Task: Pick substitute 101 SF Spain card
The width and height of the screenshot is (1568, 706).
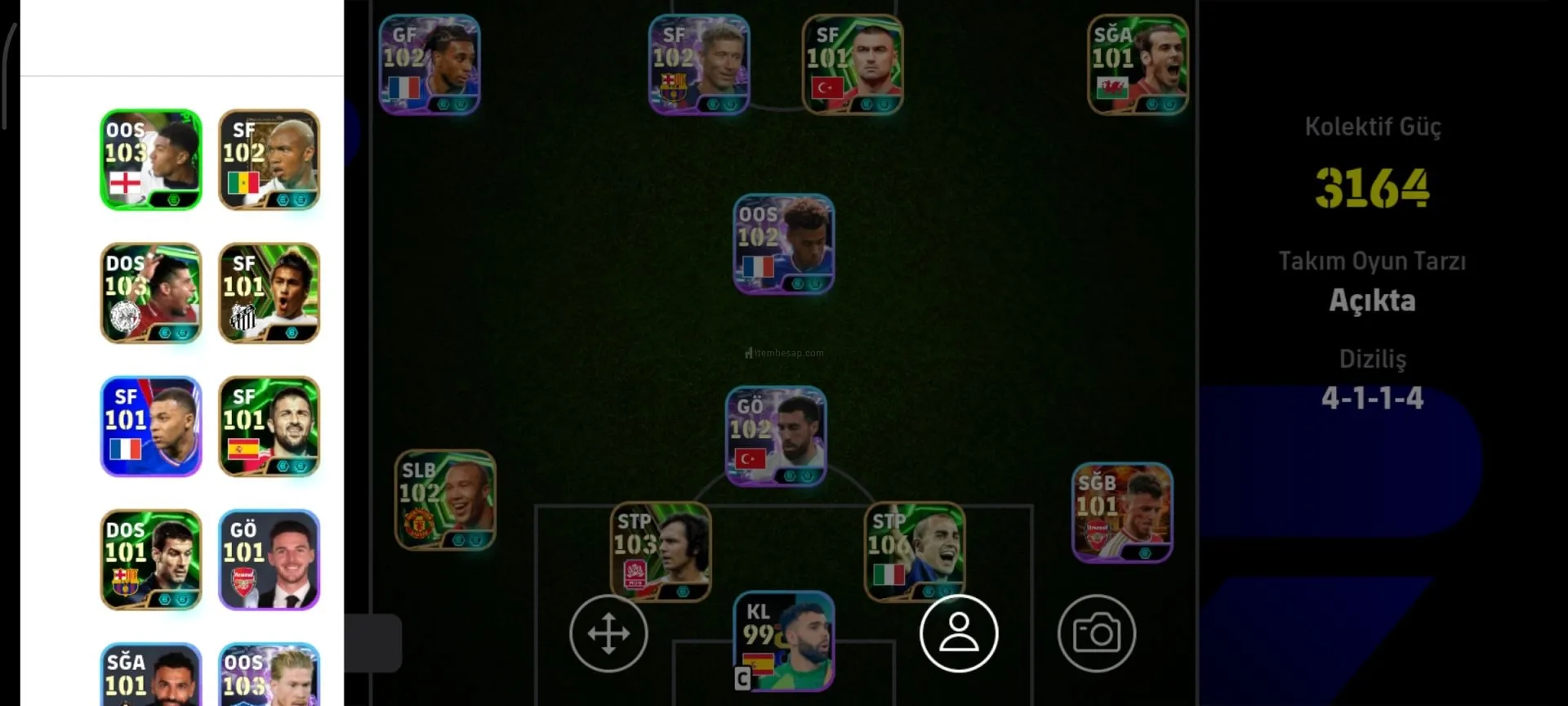Action: pos(269,426)
